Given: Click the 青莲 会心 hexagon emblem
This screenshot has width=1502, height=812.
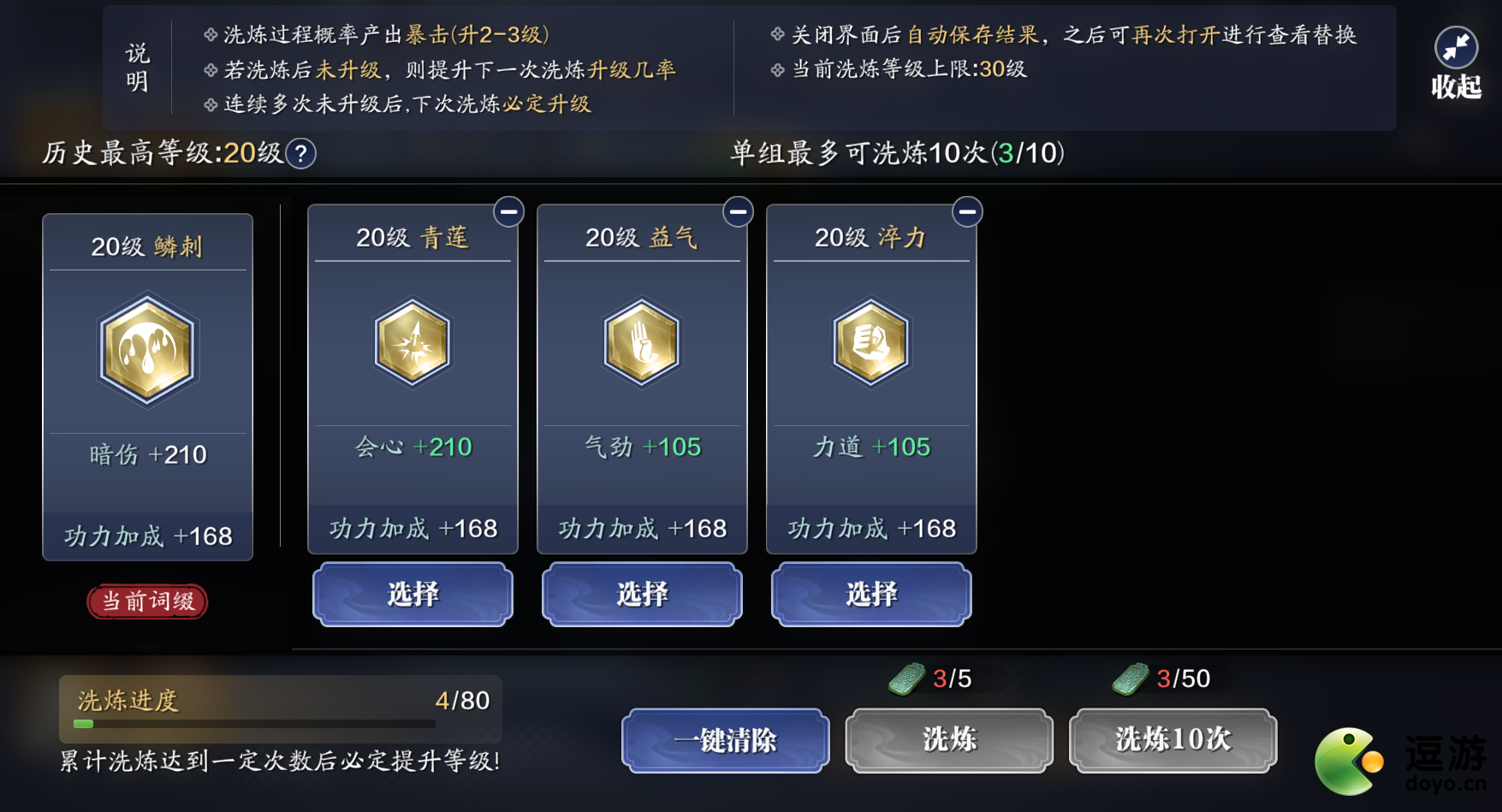Looking at the screenshot, I should (413, 345).
